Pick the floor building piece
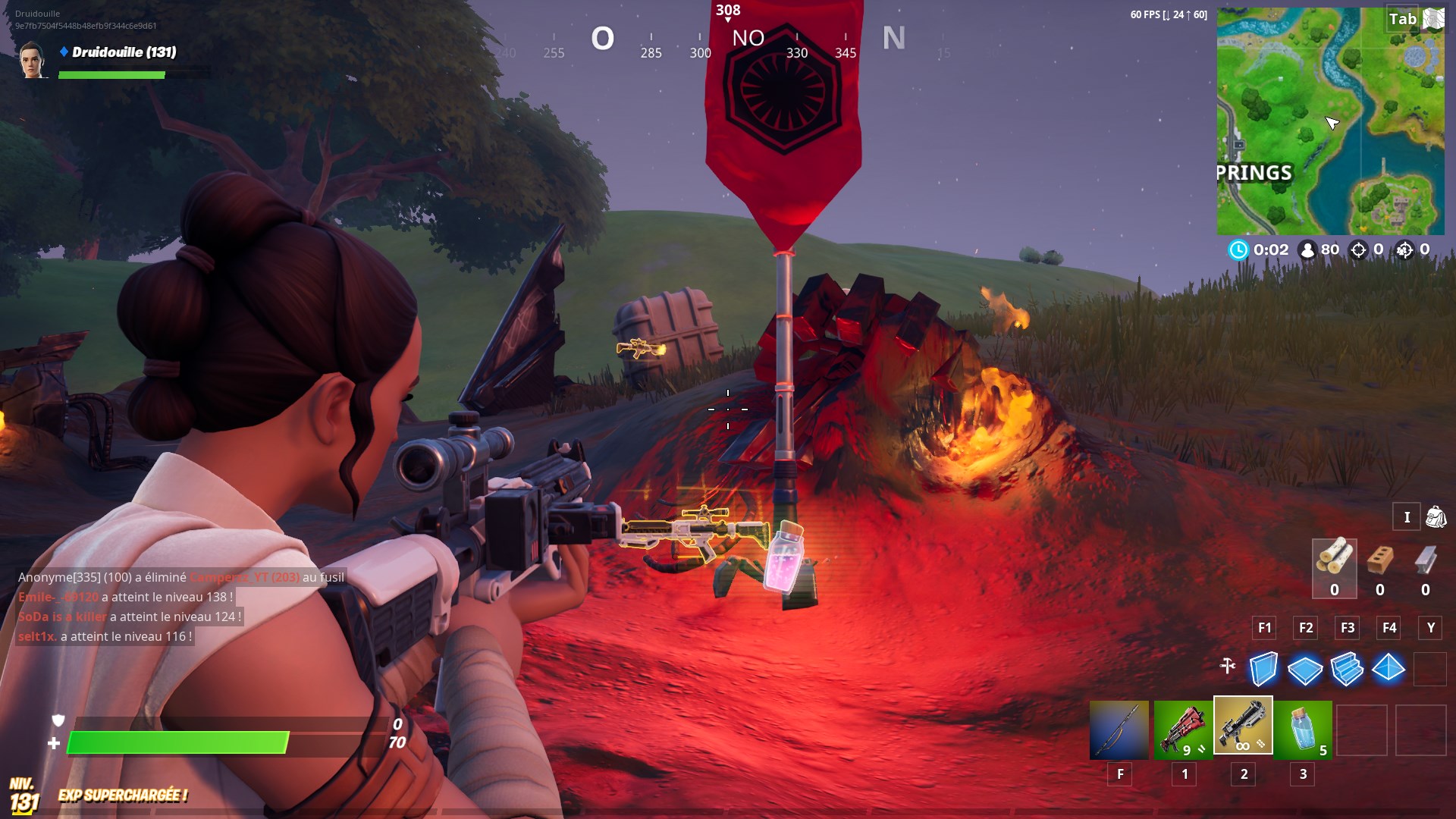 1305,669
